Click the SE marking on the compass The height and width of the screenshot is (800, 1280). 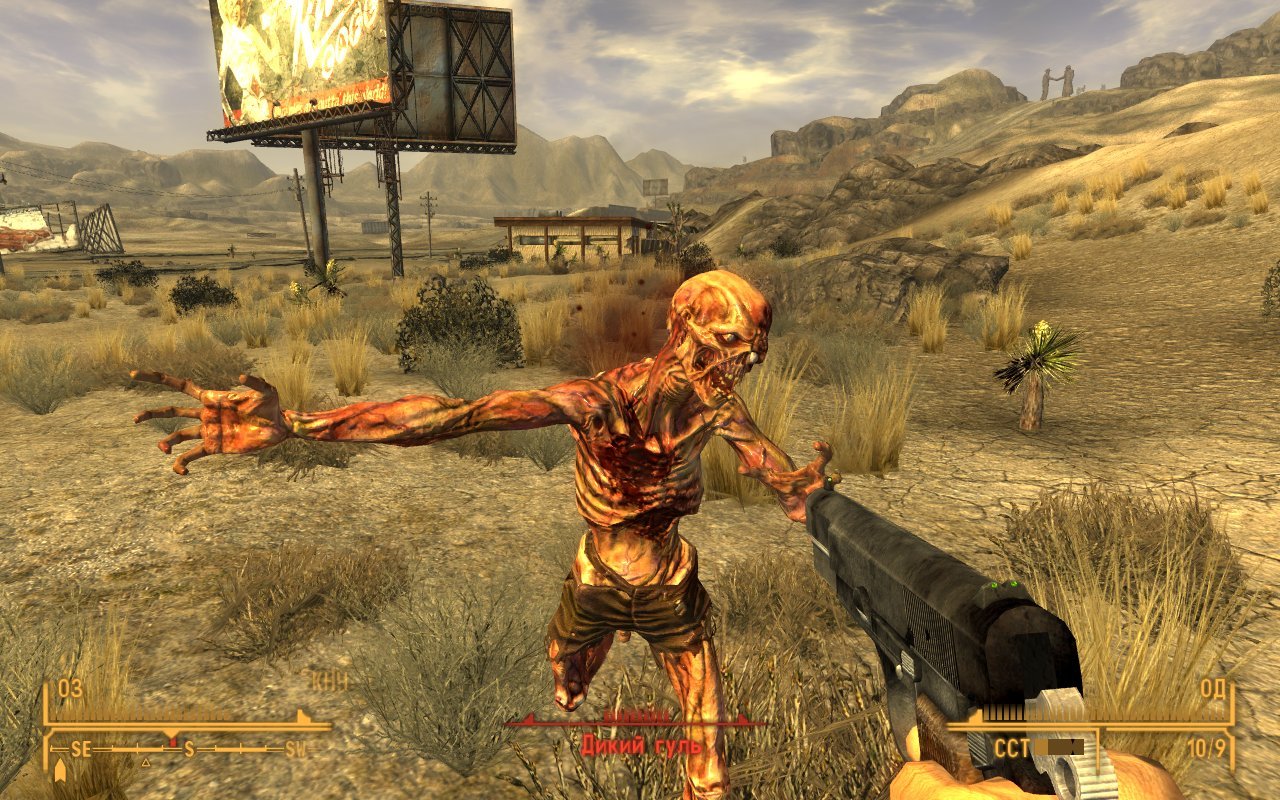[x=81, y=749]
